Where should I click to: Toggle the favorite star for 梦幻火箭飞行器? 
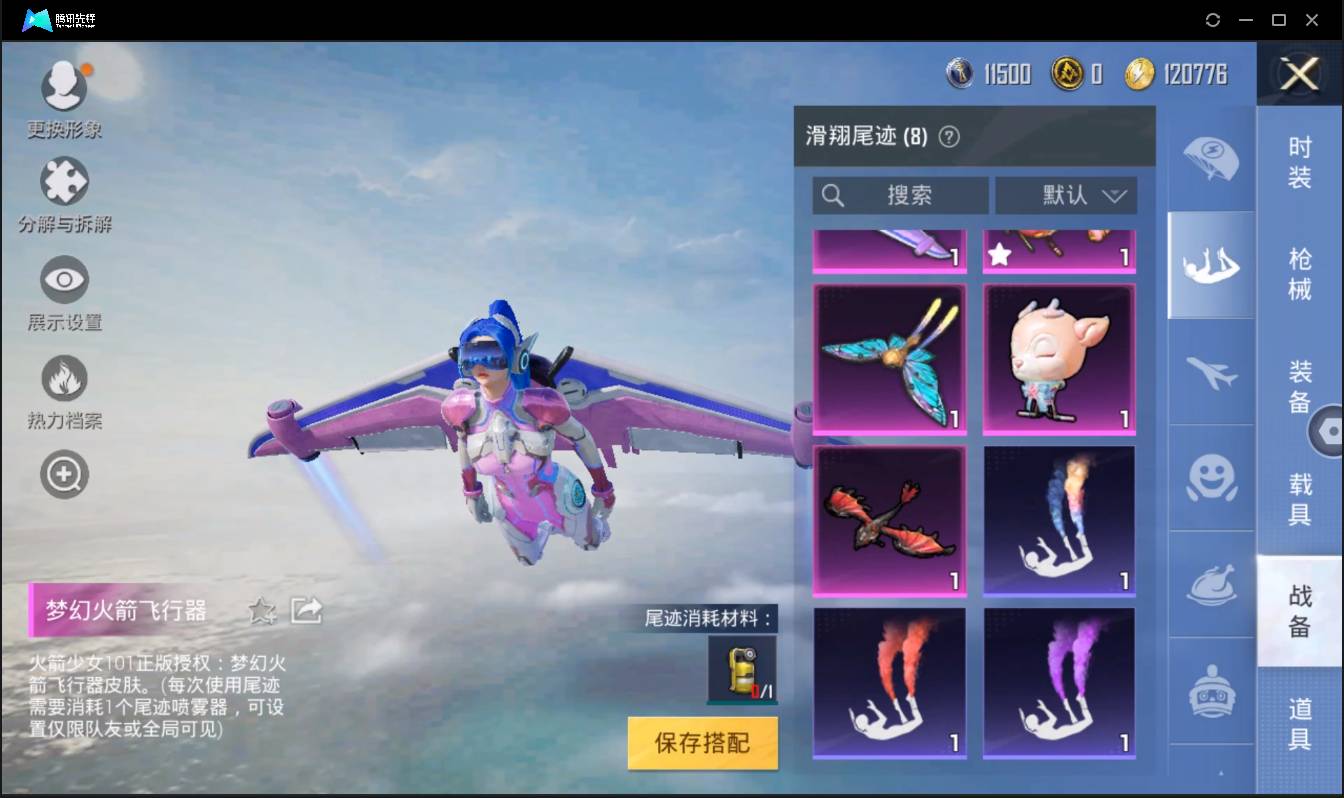(262, 610)
